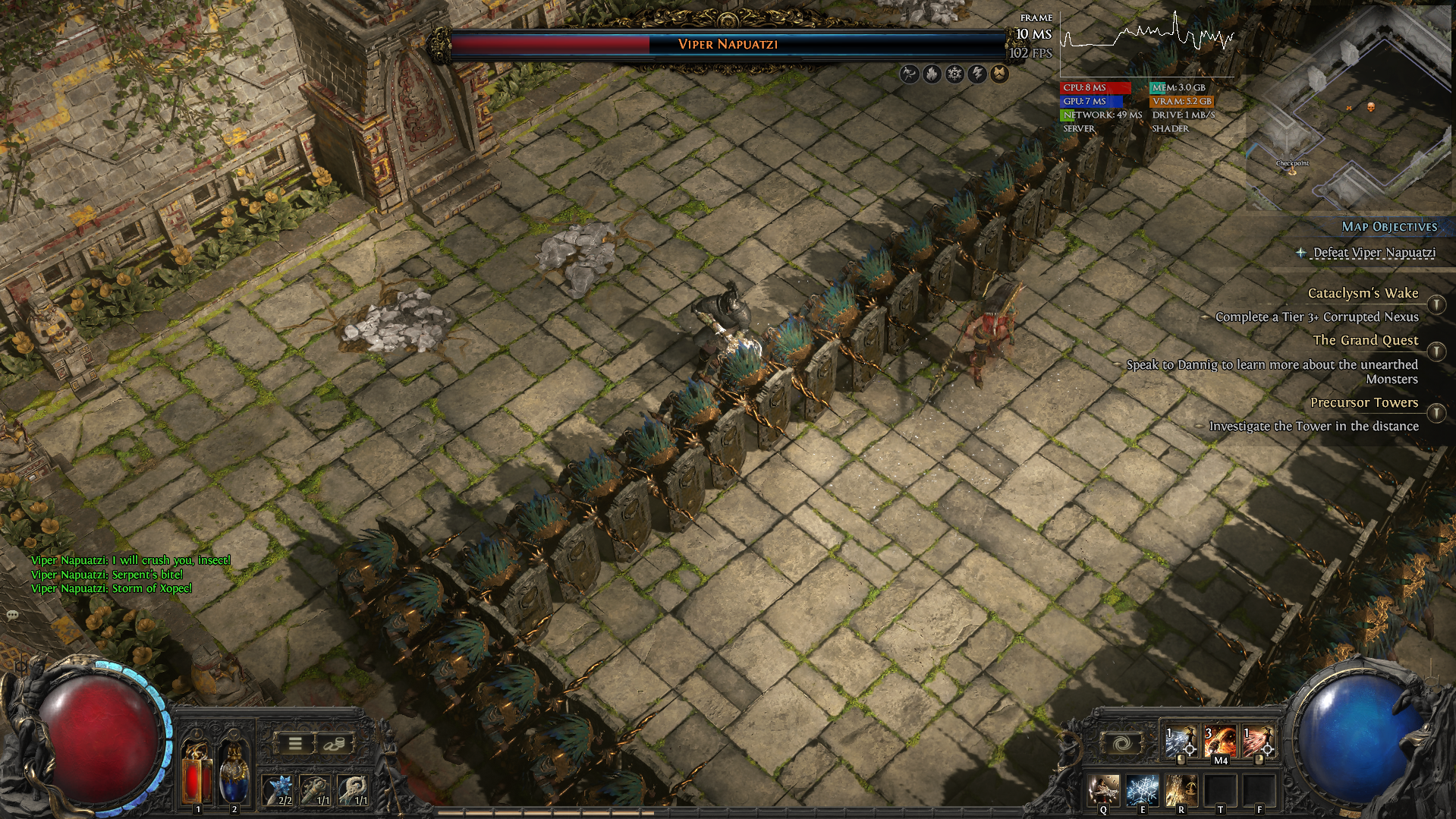
Task: Activate the Q skill with the crossbow figure
Action: point(1104,790)
